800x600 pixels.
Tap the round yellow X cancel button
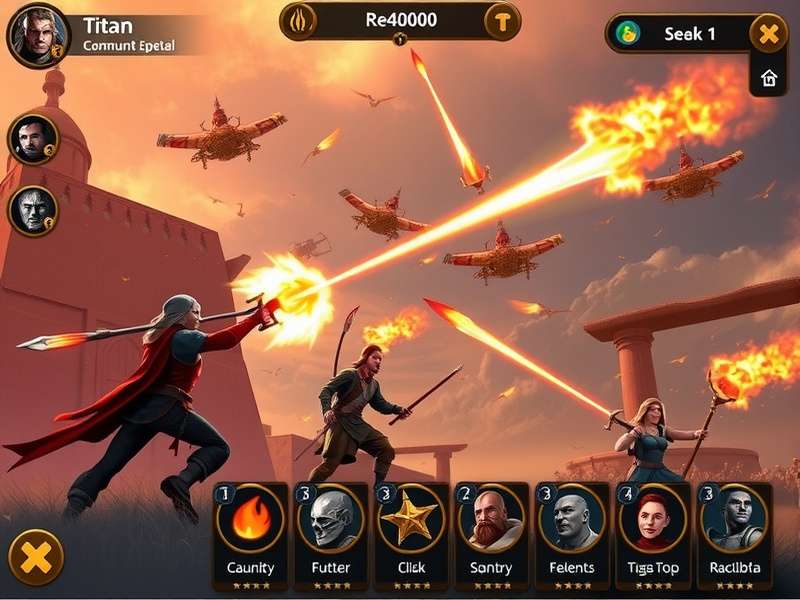[36, 557]
